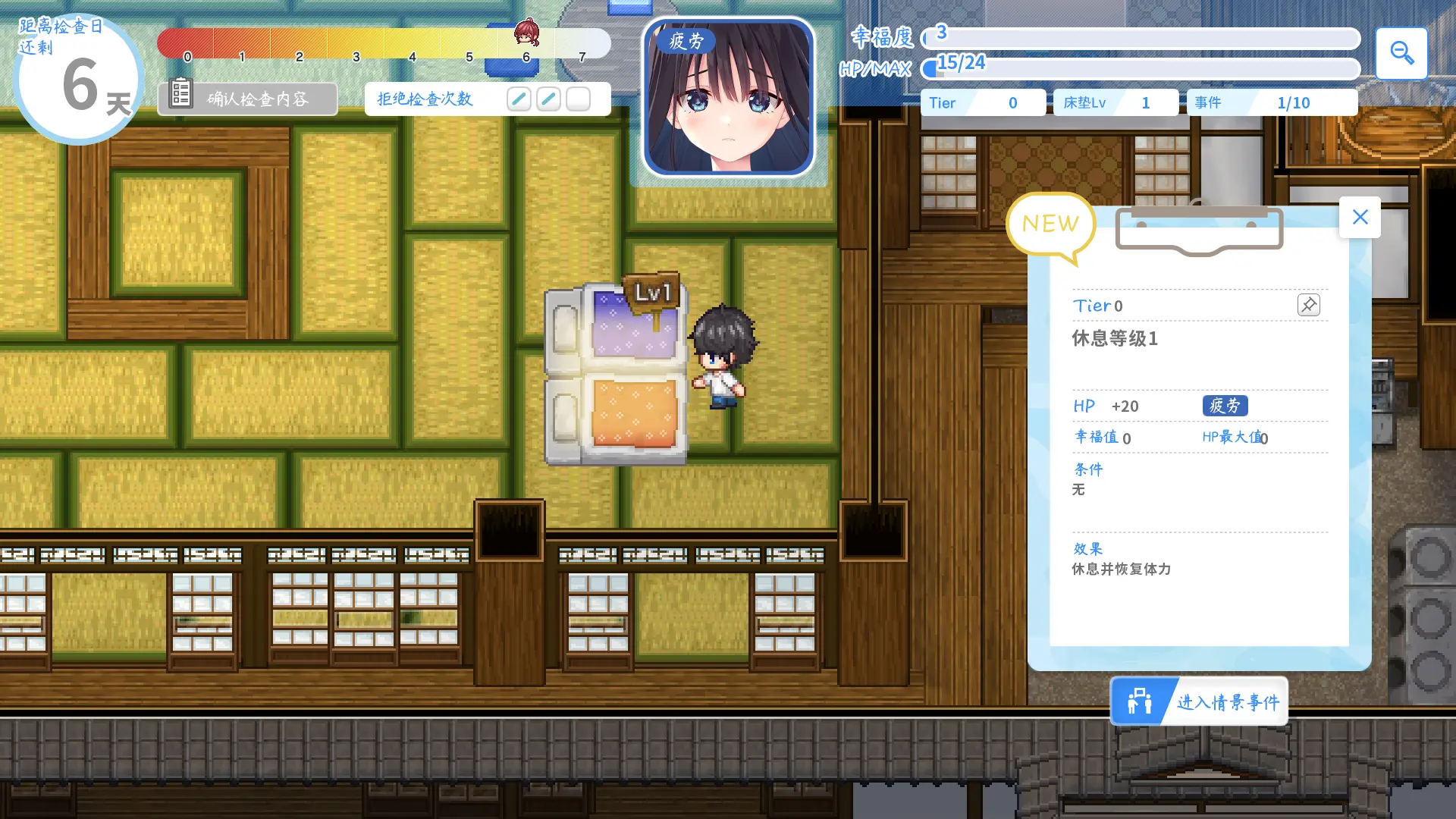Pin the Tier 0 event card

coord(1309,305)
